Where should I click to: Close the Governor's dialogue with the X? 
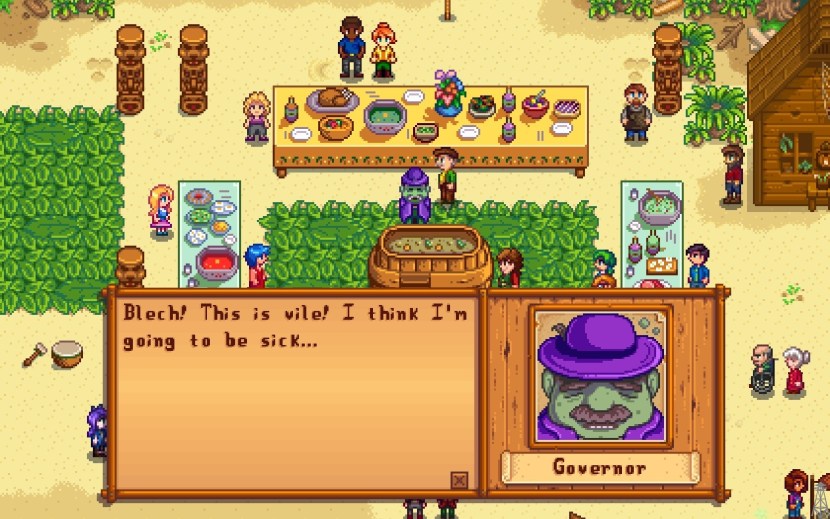click(x=459, y=480)
